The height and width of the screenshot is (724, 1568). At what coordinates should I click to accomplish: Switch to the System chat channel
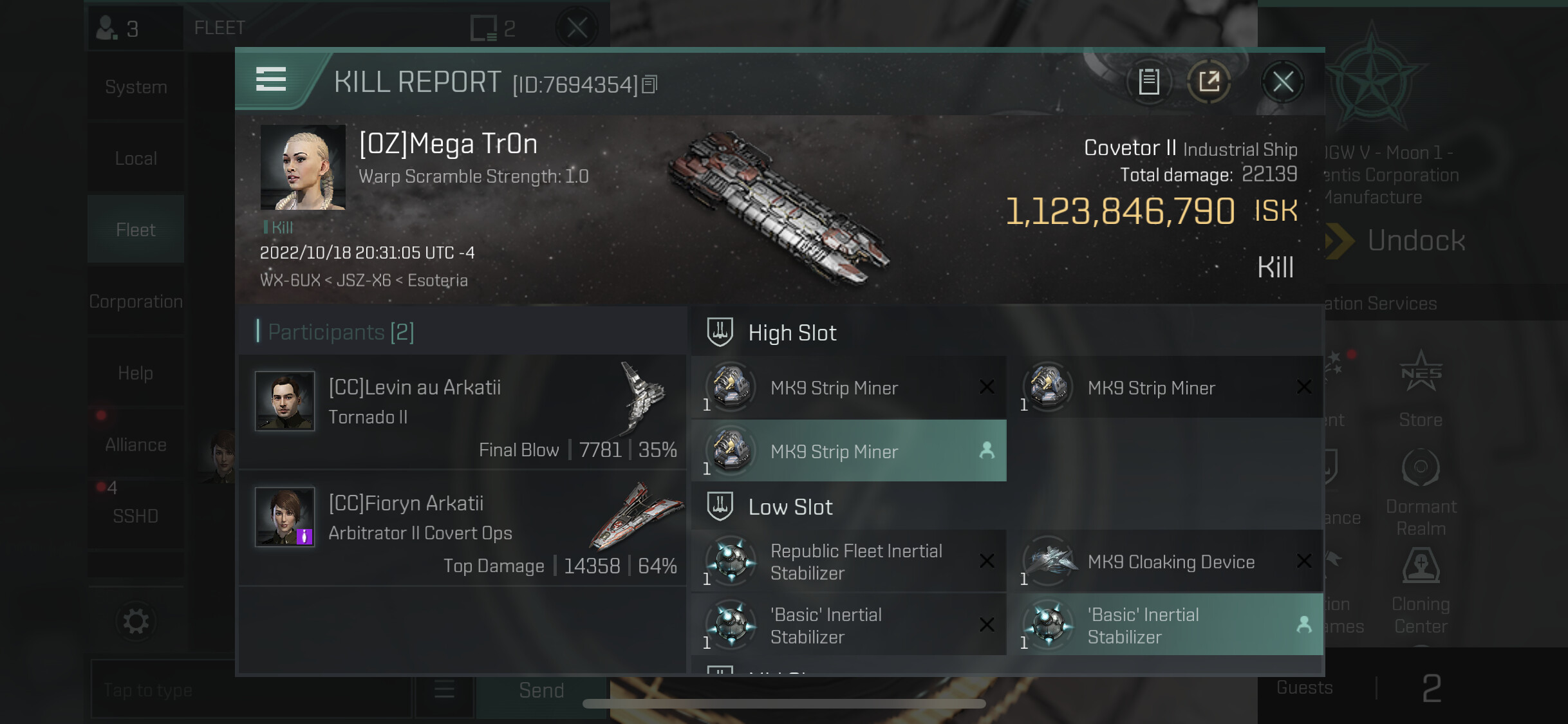[x=136, y=87]
